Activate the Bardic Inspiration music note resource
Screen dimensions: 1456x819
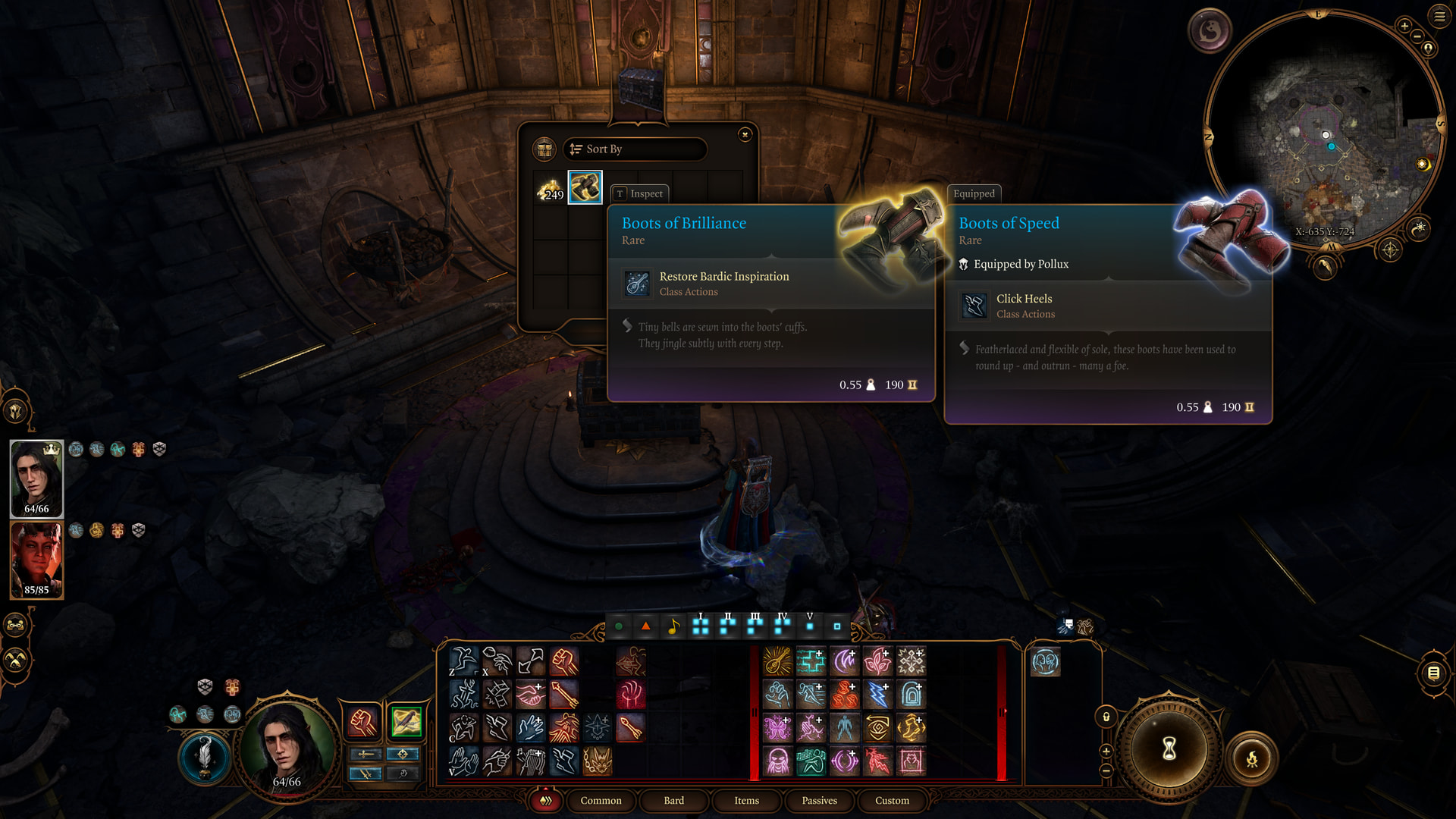[673, 626]
